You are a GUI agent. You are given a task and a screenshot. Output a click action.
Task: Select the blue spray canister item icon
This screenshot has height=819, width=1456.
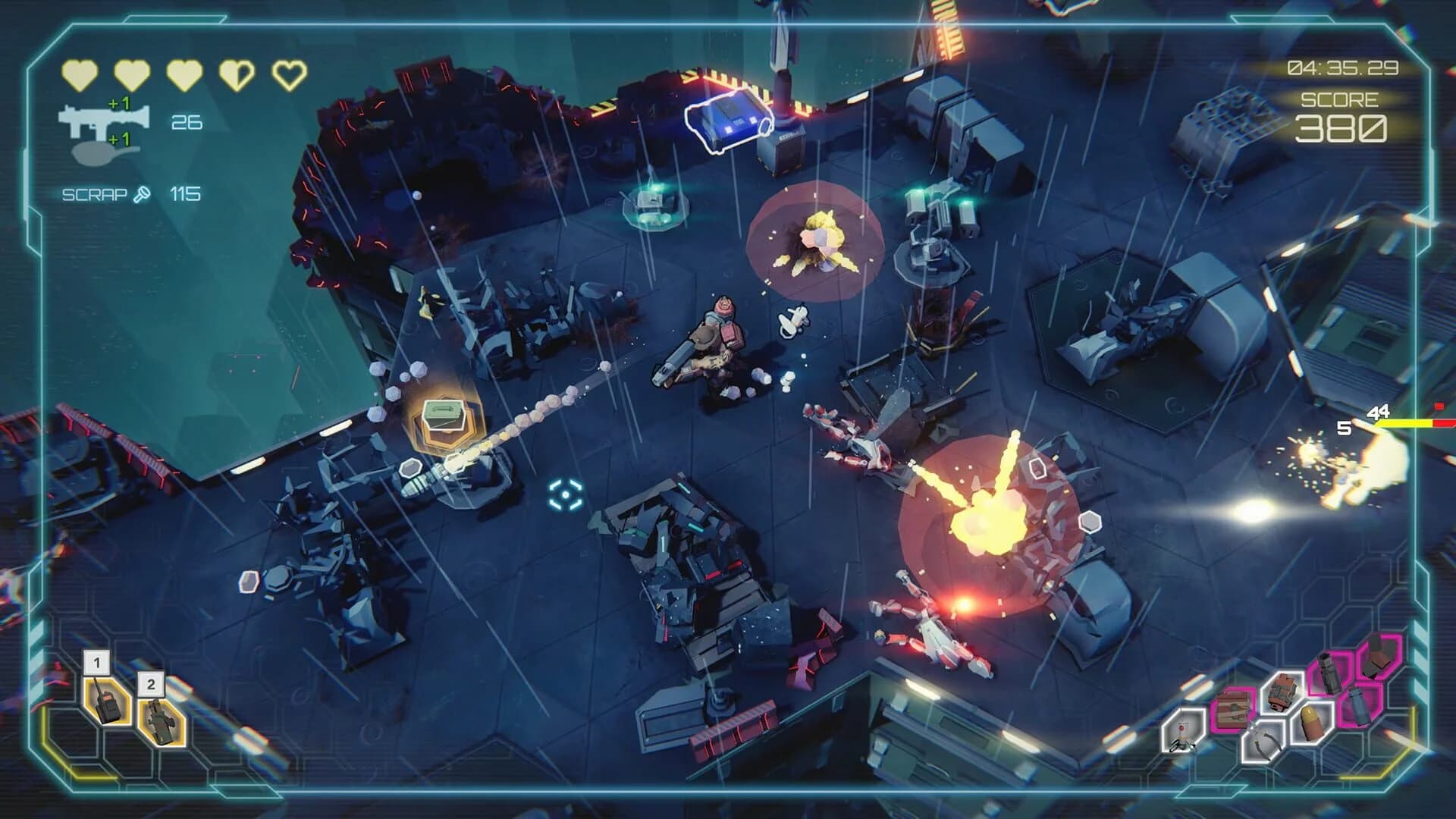click(x=1359, y=706)
